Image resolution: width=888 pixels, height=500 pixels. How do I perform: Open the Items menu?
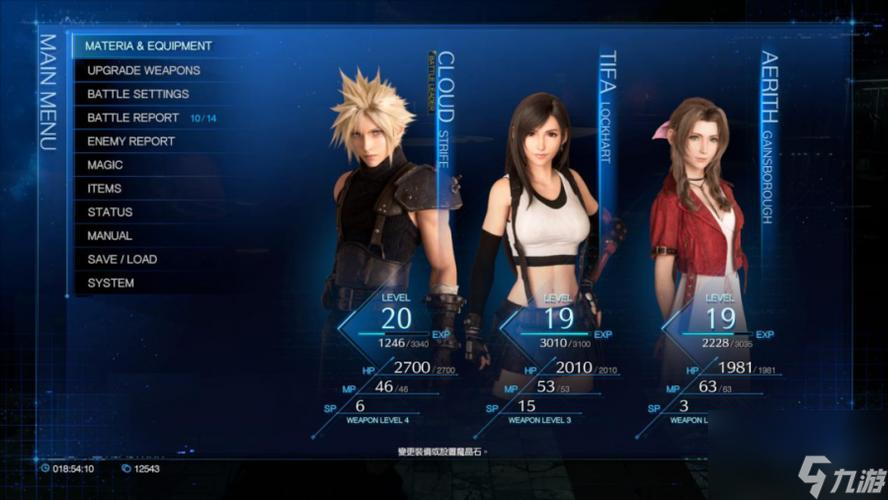point(104,188)
